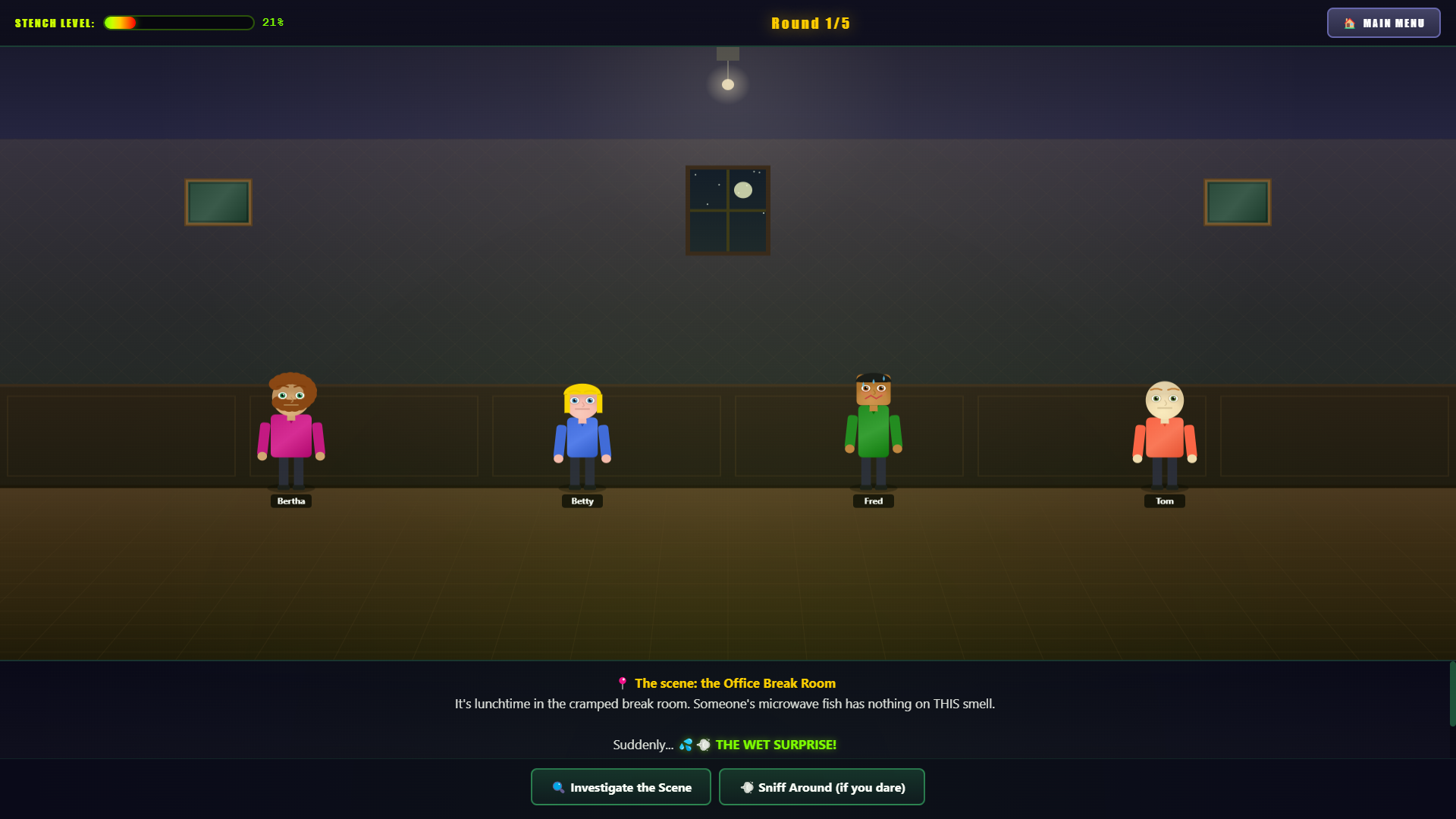Open the Main Menu
Image resolution: width=1456 pixels, height=819 pixels.
(x=1383, y=23)
